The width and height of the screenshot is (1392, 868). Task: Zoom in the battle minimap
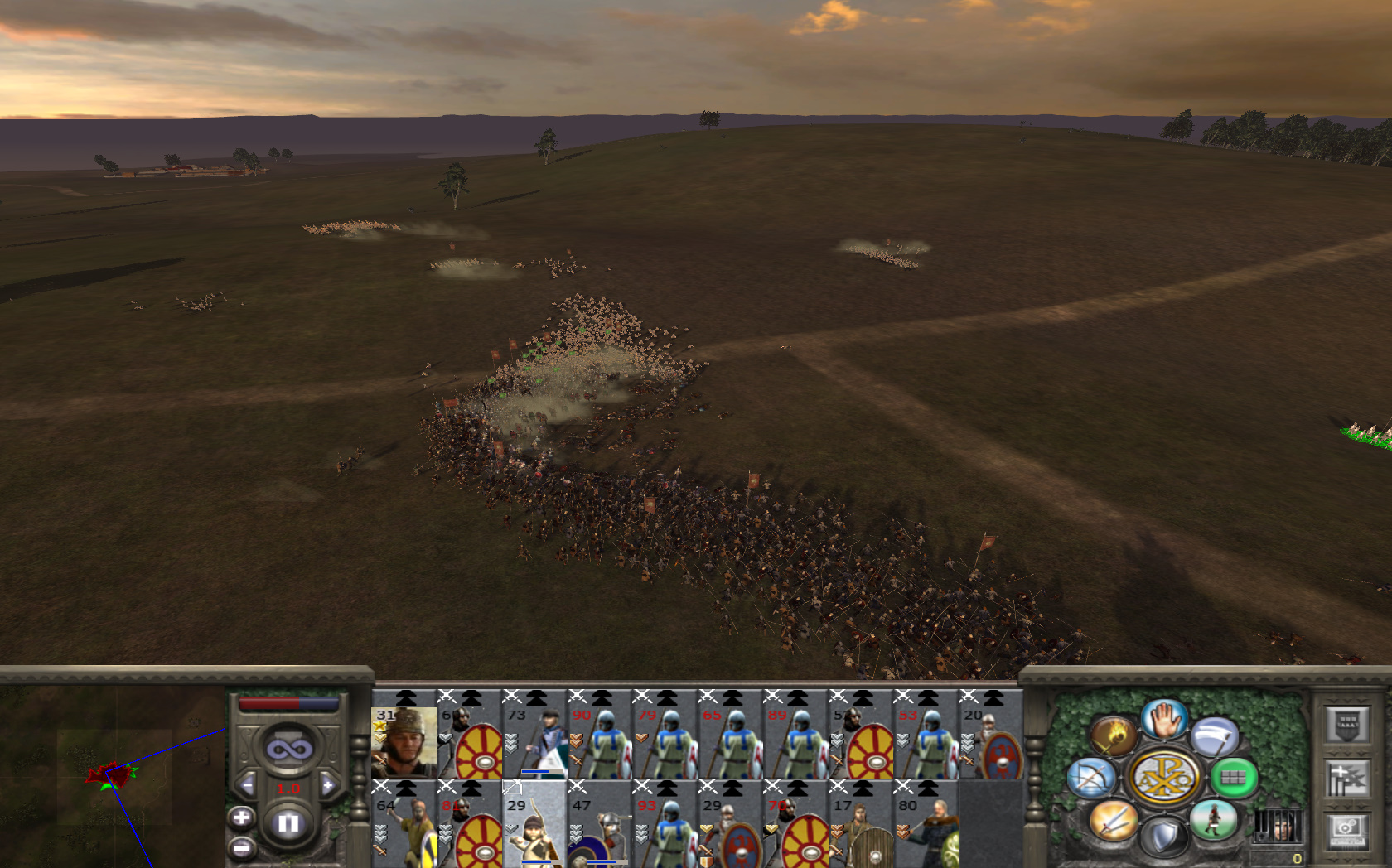(x=241, y=818)
